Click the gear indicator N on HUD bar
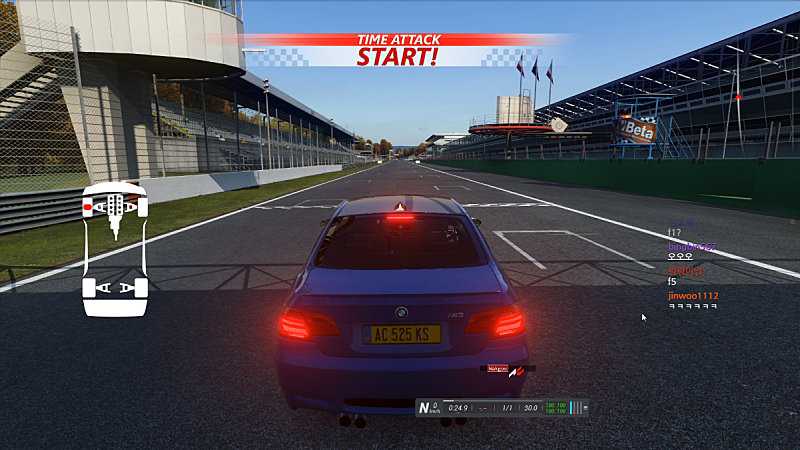The height and width of the screenshot is (450, 800). pyautogui.click(x=426, y=407)
